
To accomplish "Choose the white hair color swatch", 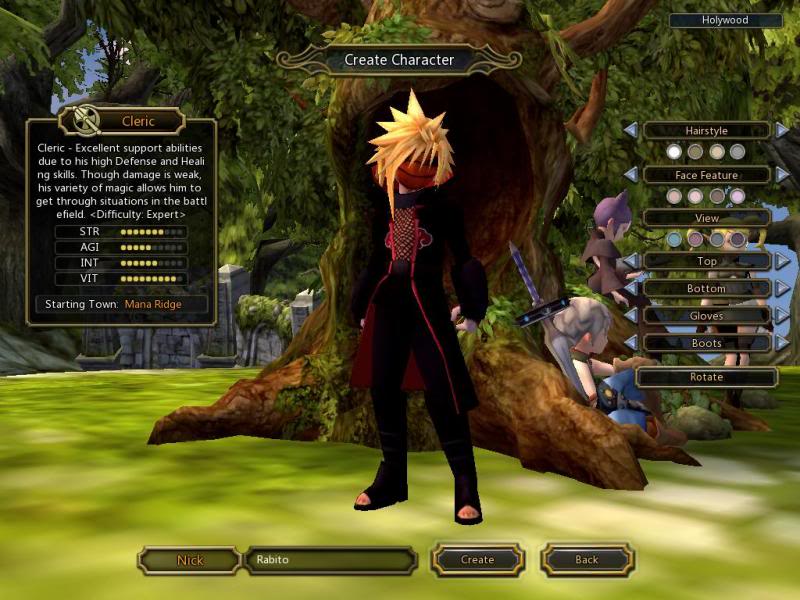I will click(675, 152).
